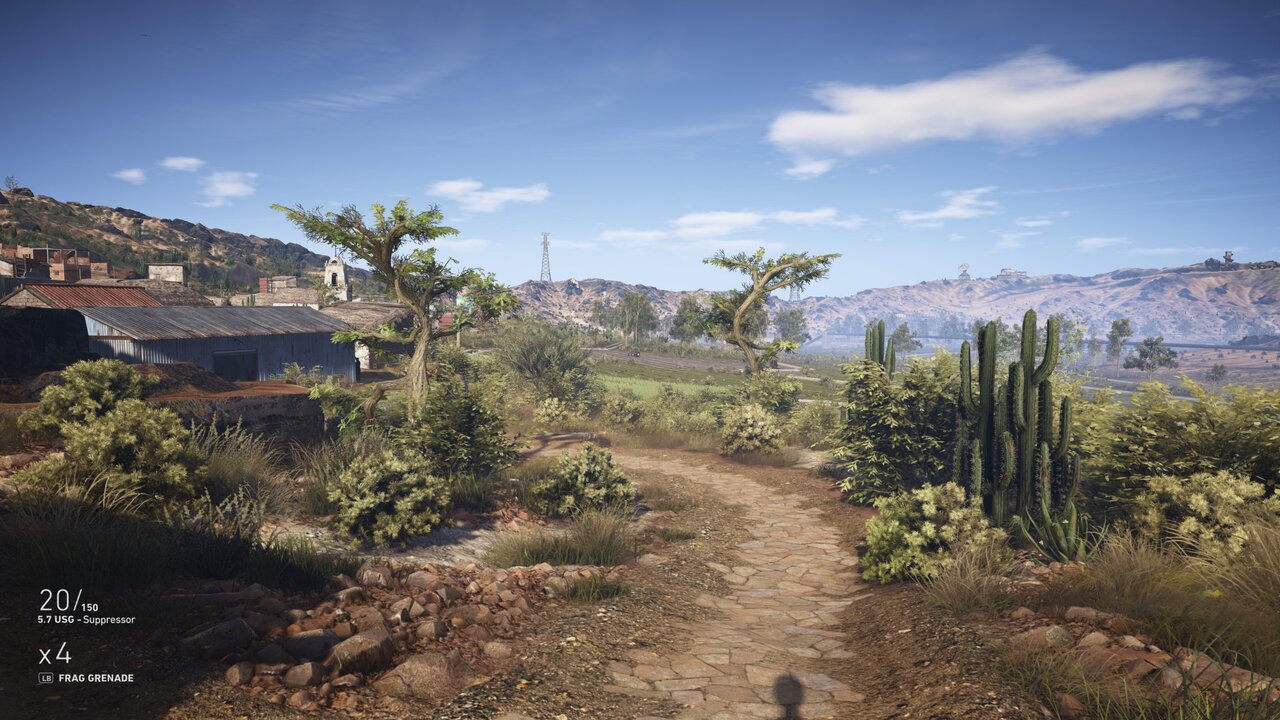1280x720 pixels.
Task: Select the 5.7 USG Suppressor weapon label
Action: pyautogui.click(x=86, y=620)
